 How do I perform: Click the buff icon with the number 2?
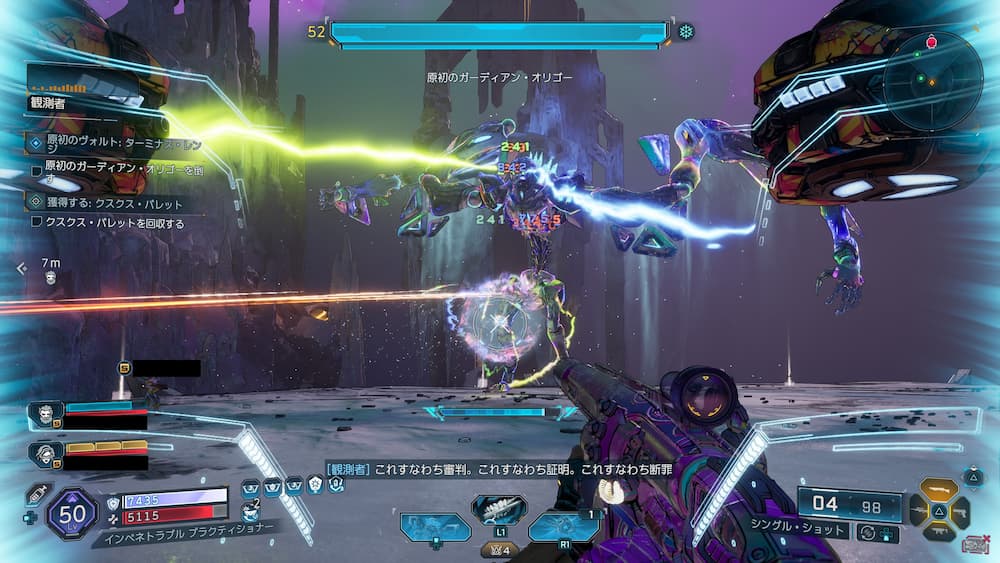(x=252, y=510)
